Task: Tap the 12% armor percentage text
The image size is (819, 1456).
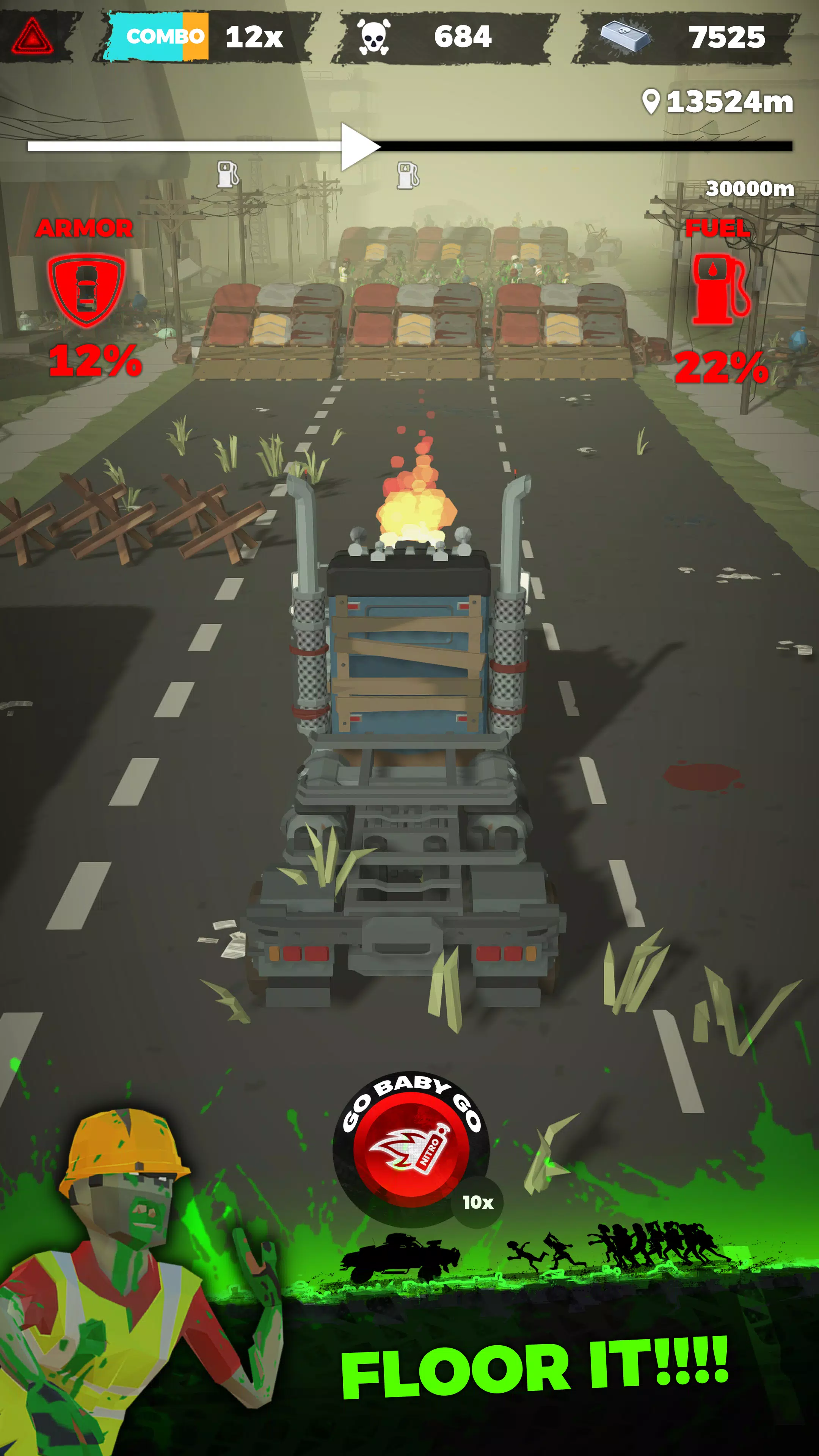Action: coord(96,362)
